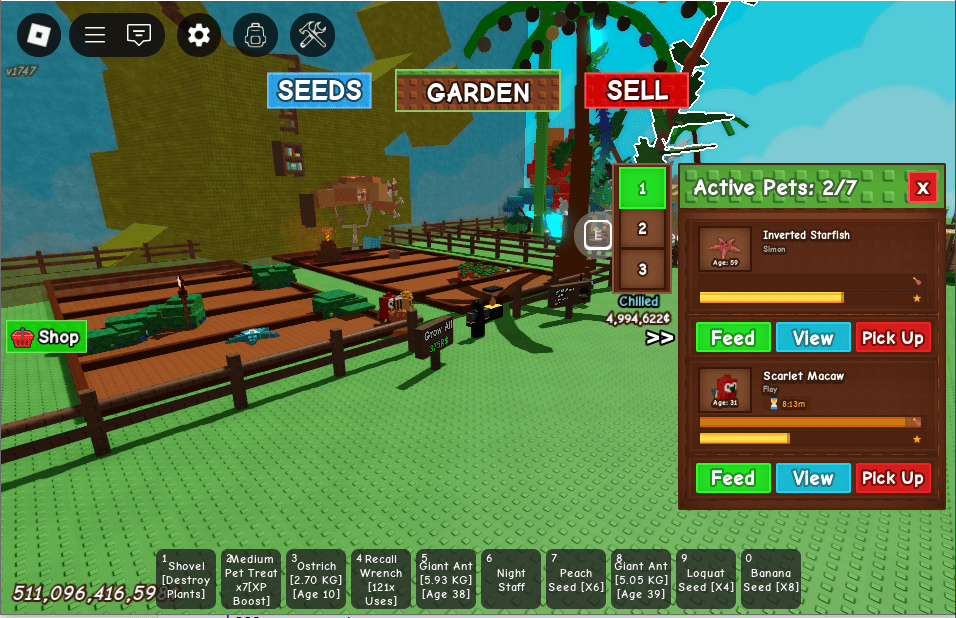This screenshot has width=956, height=618.
Task: Open the Roblox main menu logo
Action: (39, 35)
